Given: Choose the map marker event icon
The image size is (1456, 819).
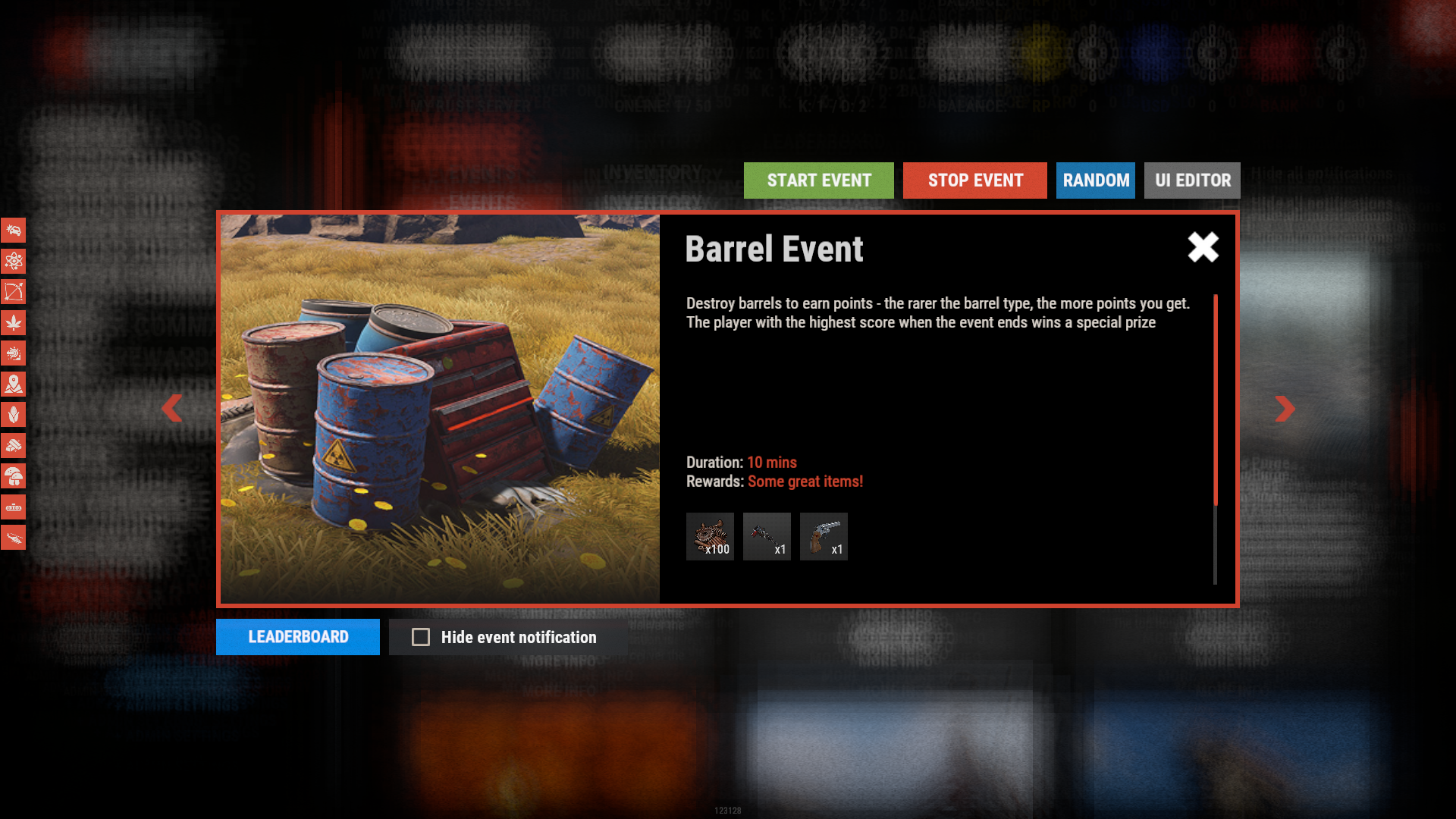Looking at the screenshot, I should pos(14,384).
